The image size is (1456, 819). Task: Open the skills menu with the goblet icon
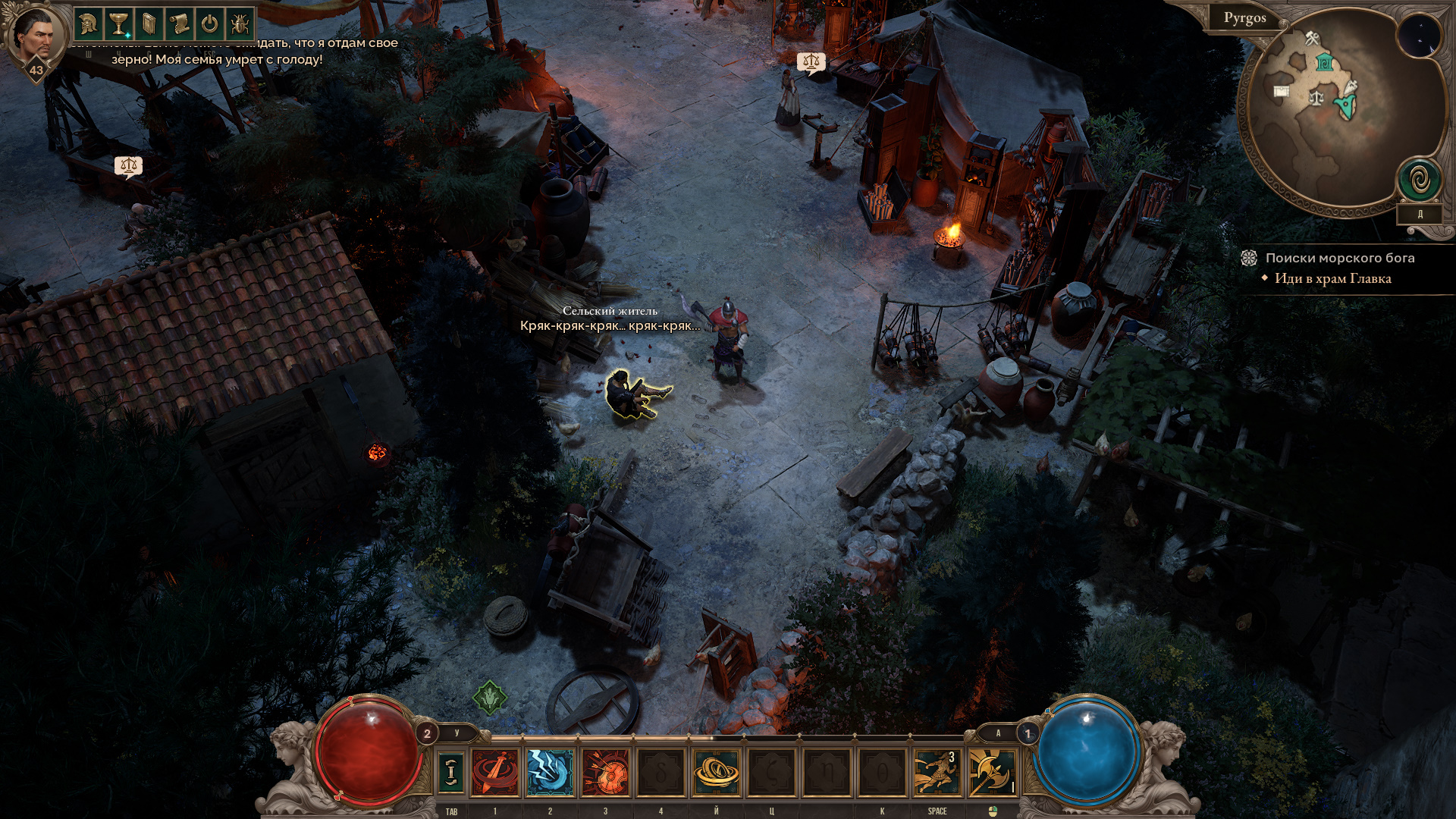pos(118,25)
